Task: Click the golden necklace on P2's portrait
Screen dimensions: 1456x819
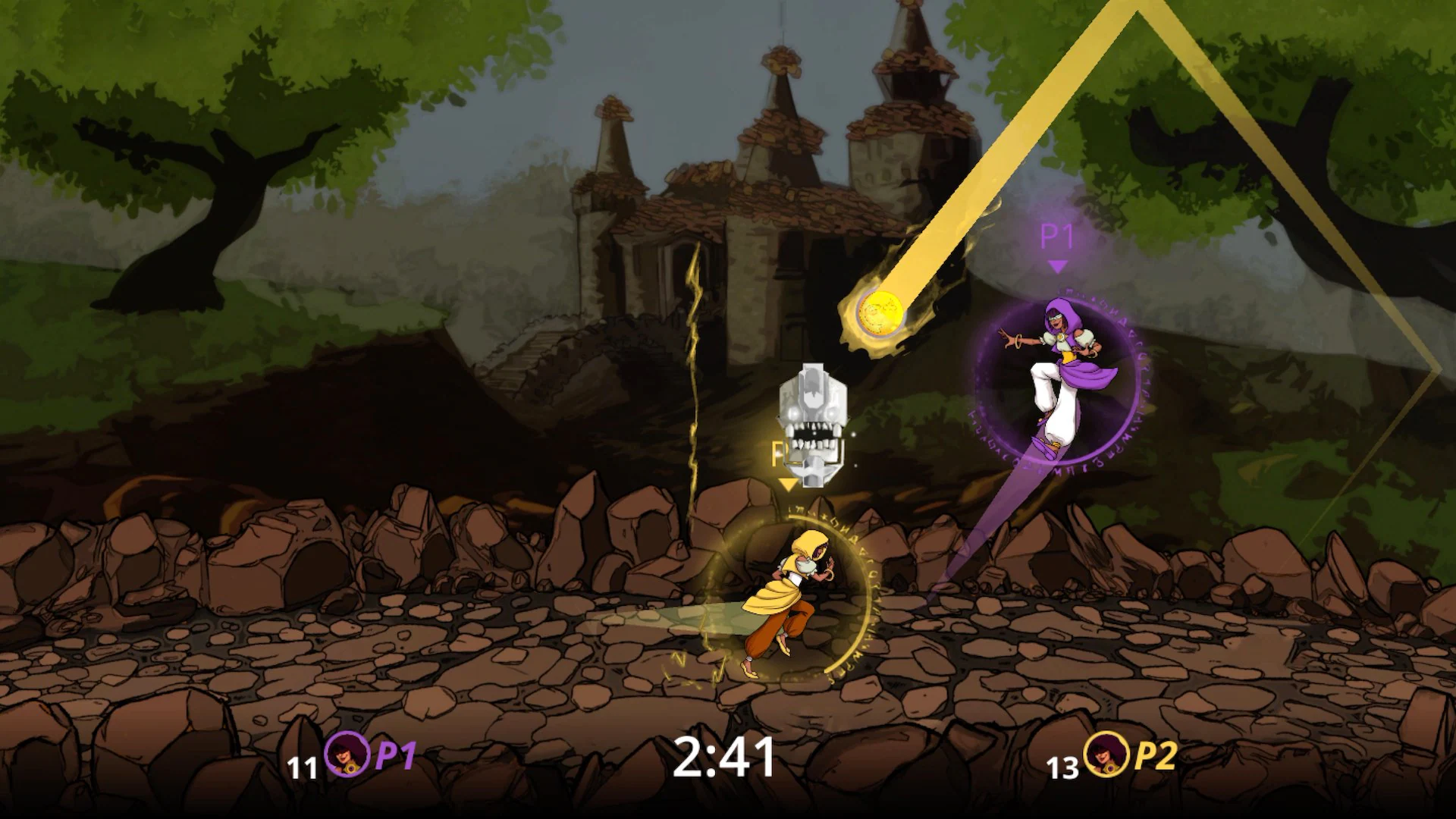Action: 1111,769
